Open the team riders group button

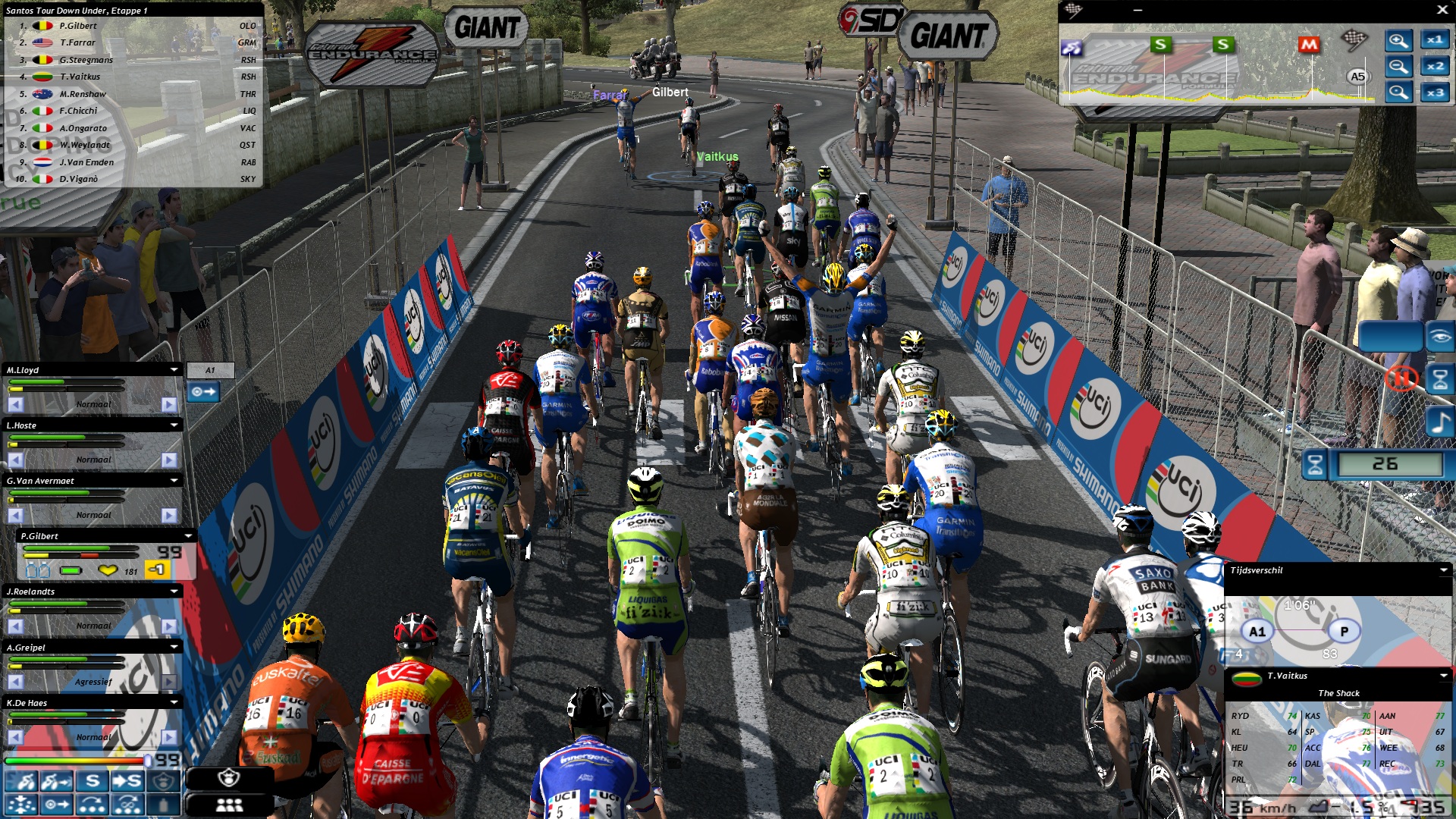tap(229, 805)
